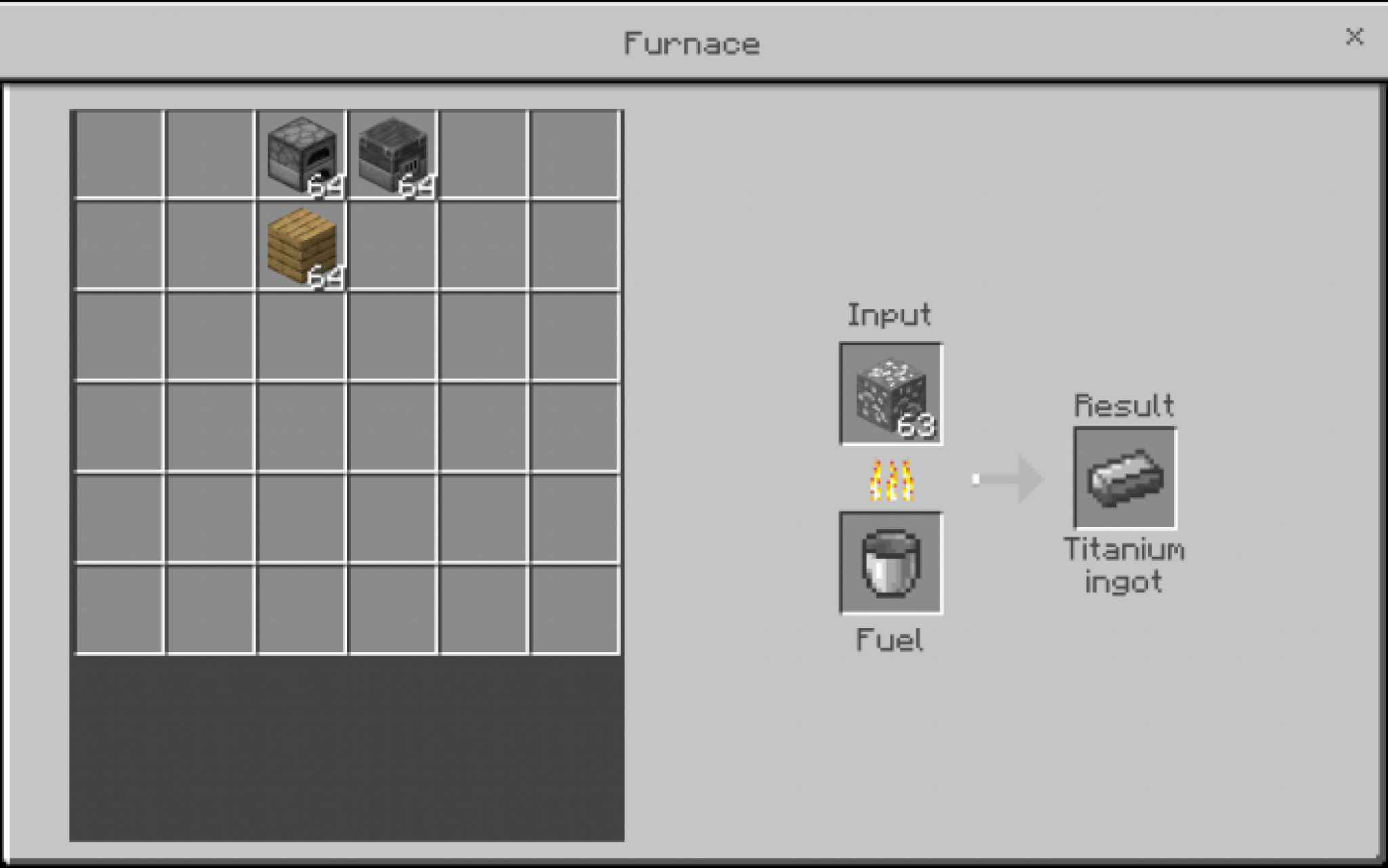1388x868 pixels.
Task: Click the Fuel label below the bucket slot
Action: [889, 640]
